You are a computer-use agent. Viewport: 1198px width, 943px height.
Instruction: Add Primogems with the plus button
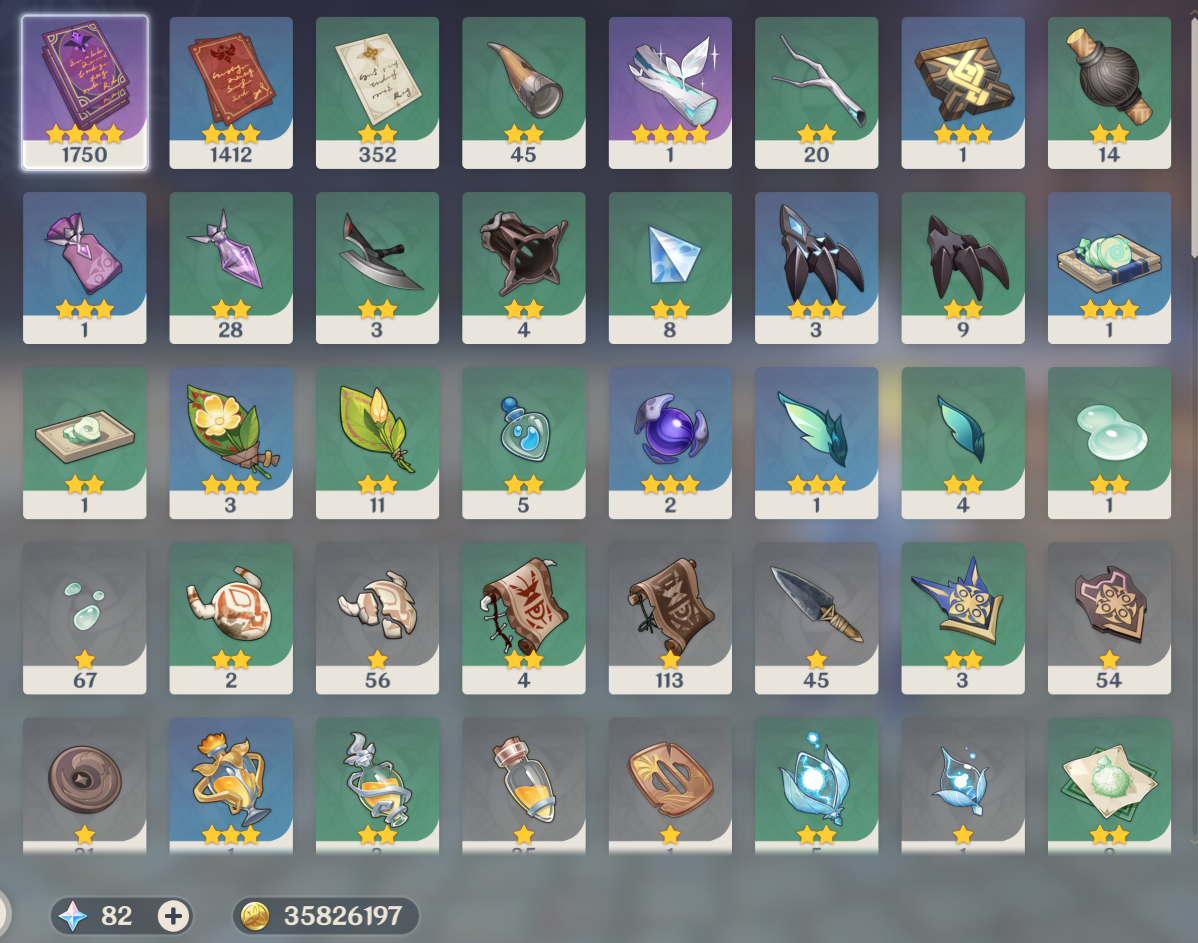(173, 915)
